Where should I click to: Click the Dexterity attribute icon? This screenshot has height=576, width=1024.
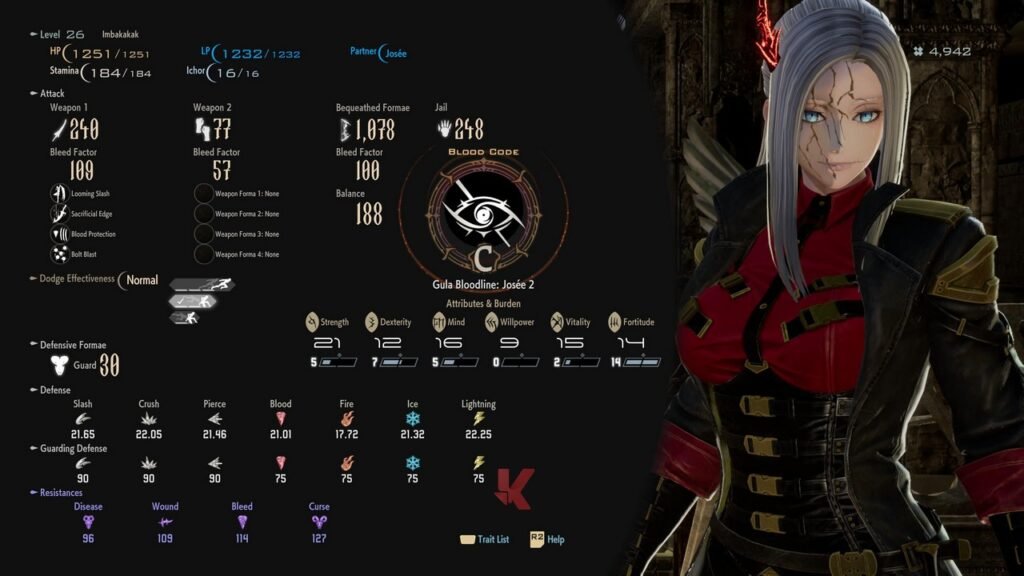coord(372,322)
